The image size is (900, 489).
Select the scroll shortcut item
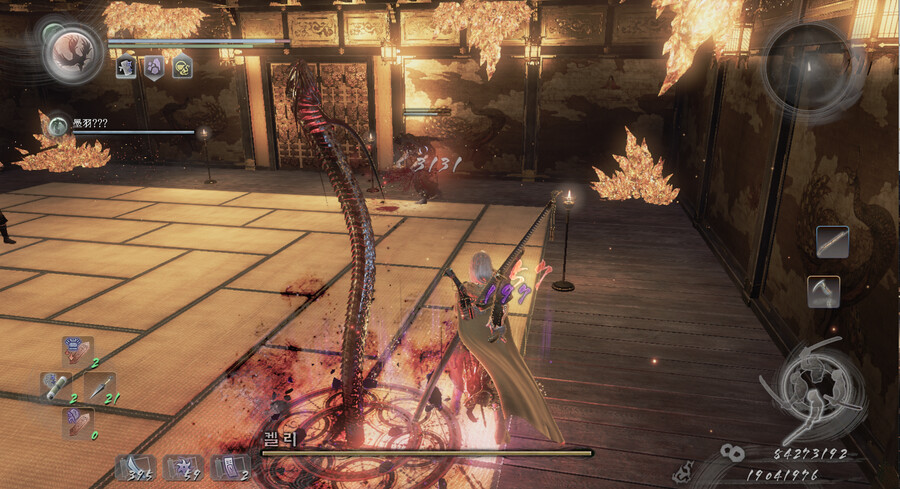click(x=55, y=386)
